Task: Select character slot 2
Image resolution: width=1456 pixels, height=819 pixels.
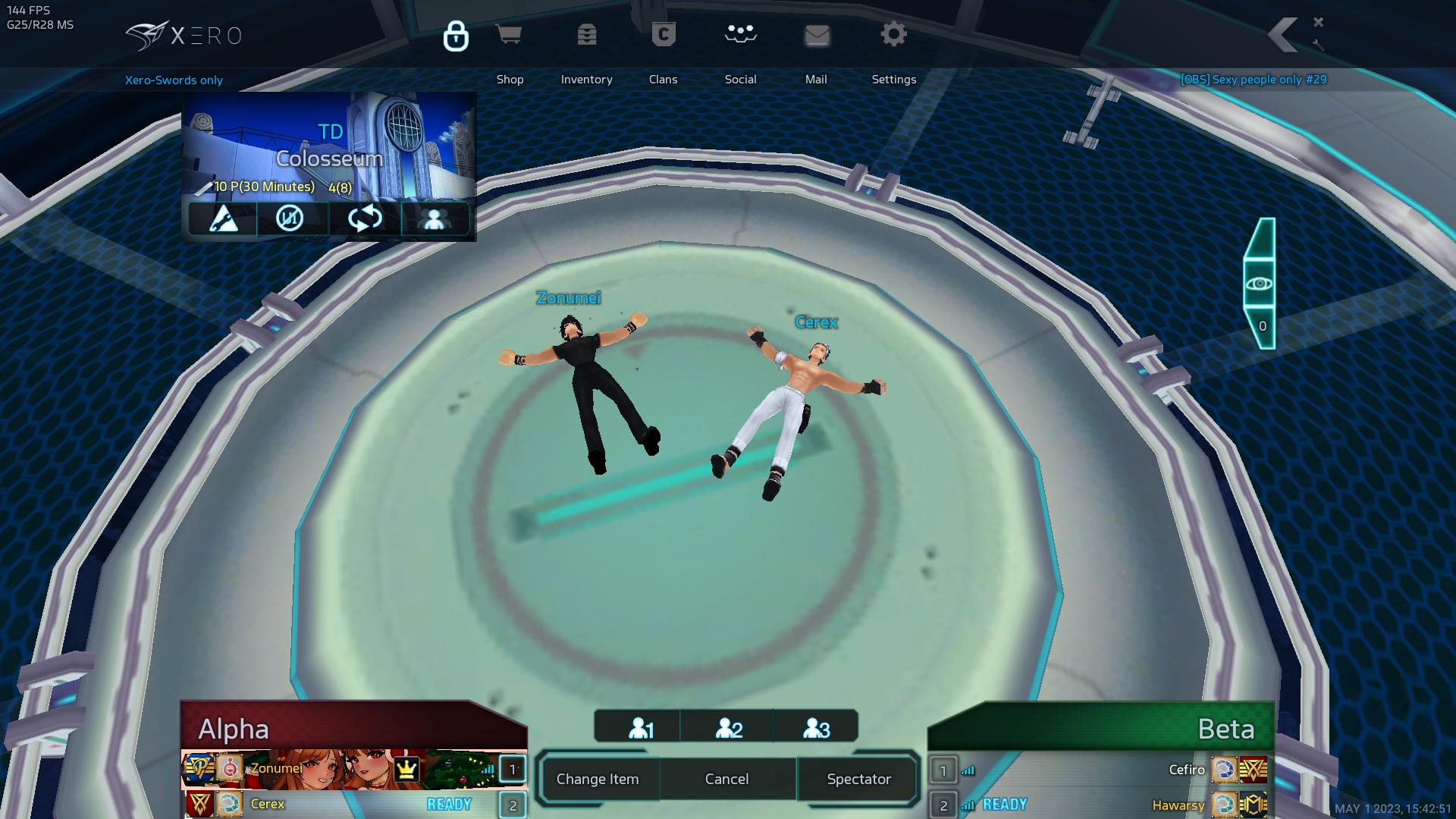Action: [x=728, y=728]
